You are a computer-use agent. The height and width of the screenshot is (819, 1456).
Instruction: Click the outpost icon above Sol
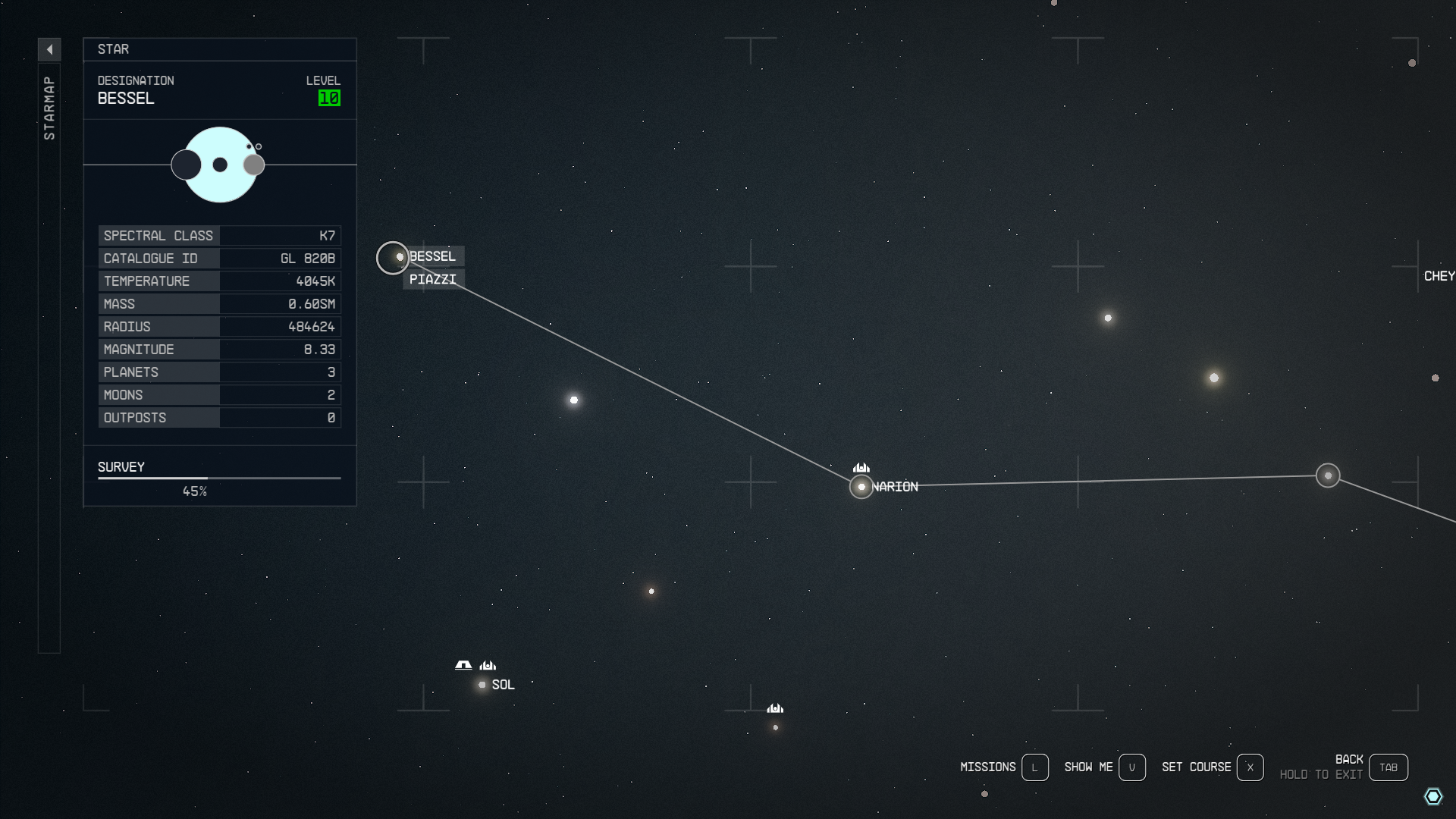tap(462, 665)
